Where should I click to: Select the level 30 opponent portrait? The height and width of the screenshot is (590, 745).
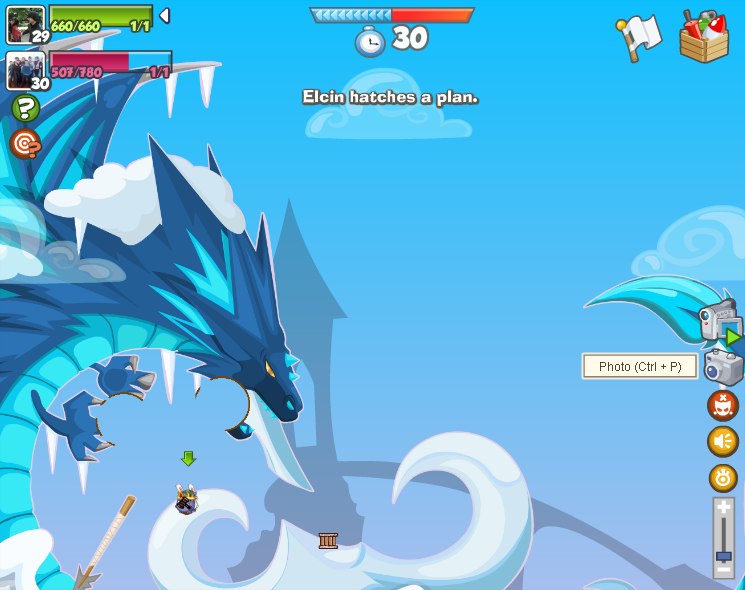(x=24, y=70)
